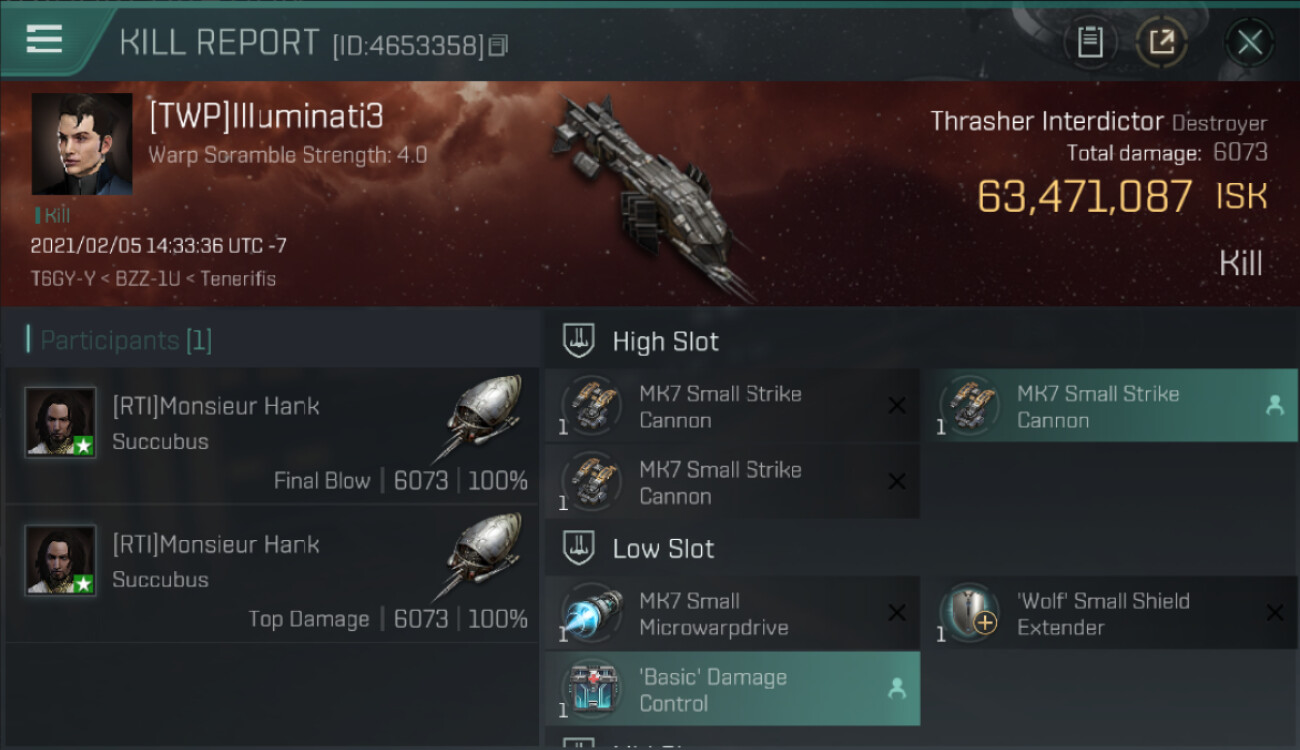
Task: Select the highlighted MK7 Small Strike Cannon
Action: [x=1108, y=406]
